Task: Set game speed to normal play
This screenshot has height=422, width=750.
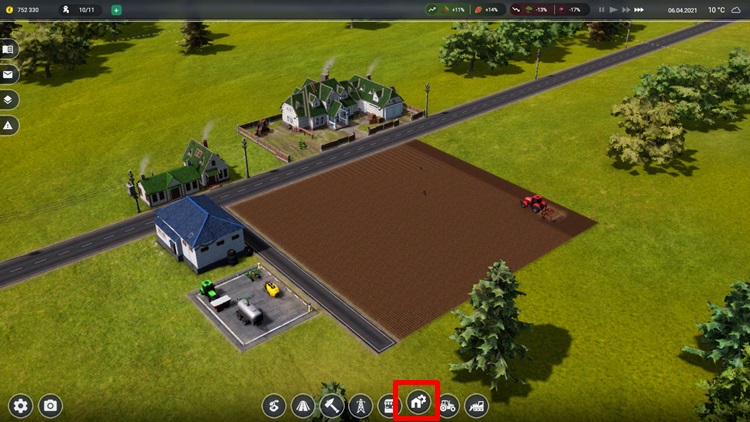Action: (613, 10)
